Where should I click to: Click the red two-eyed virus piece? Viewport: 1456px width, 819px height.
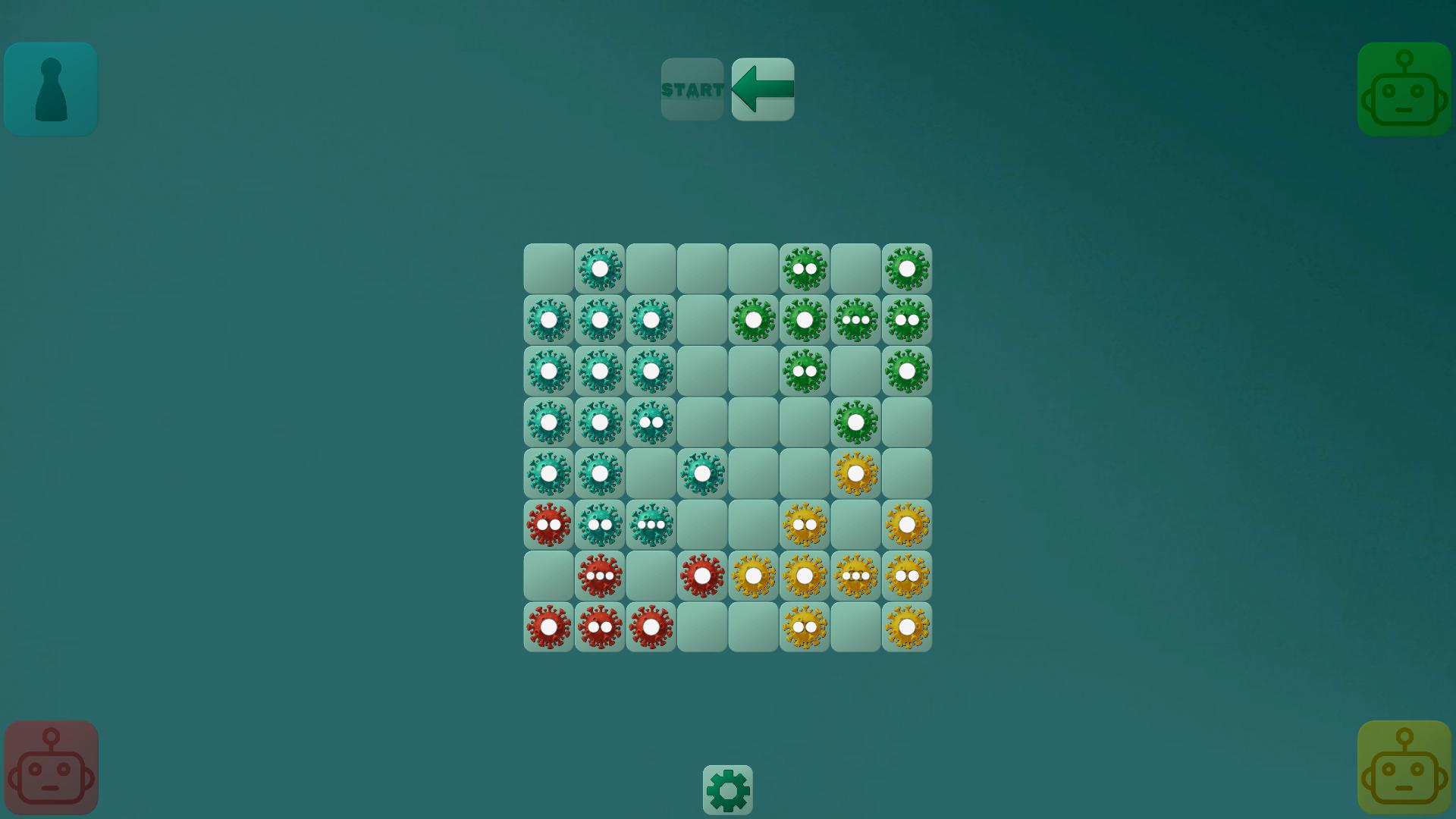point(548,523)
